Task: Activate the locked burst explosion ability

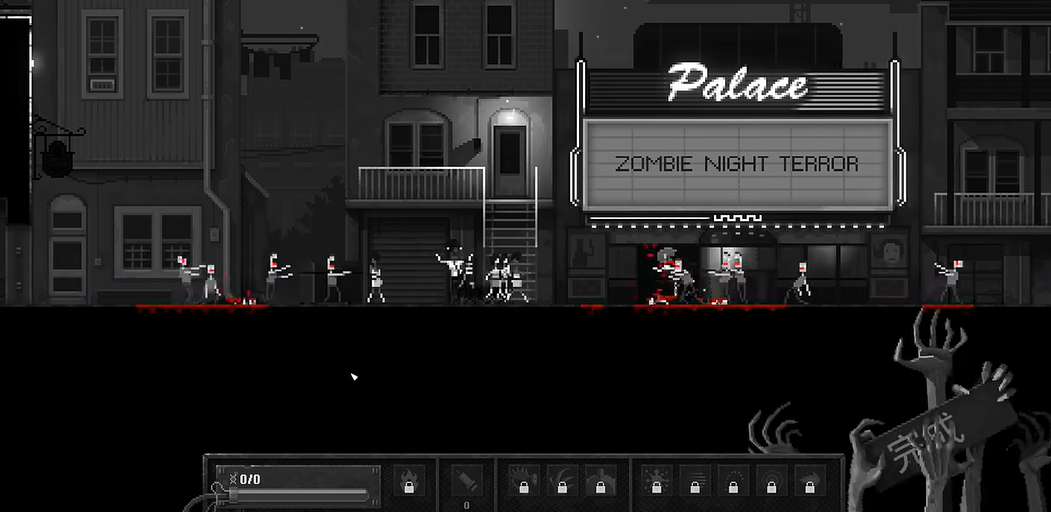Action: [x=656, y=480]
